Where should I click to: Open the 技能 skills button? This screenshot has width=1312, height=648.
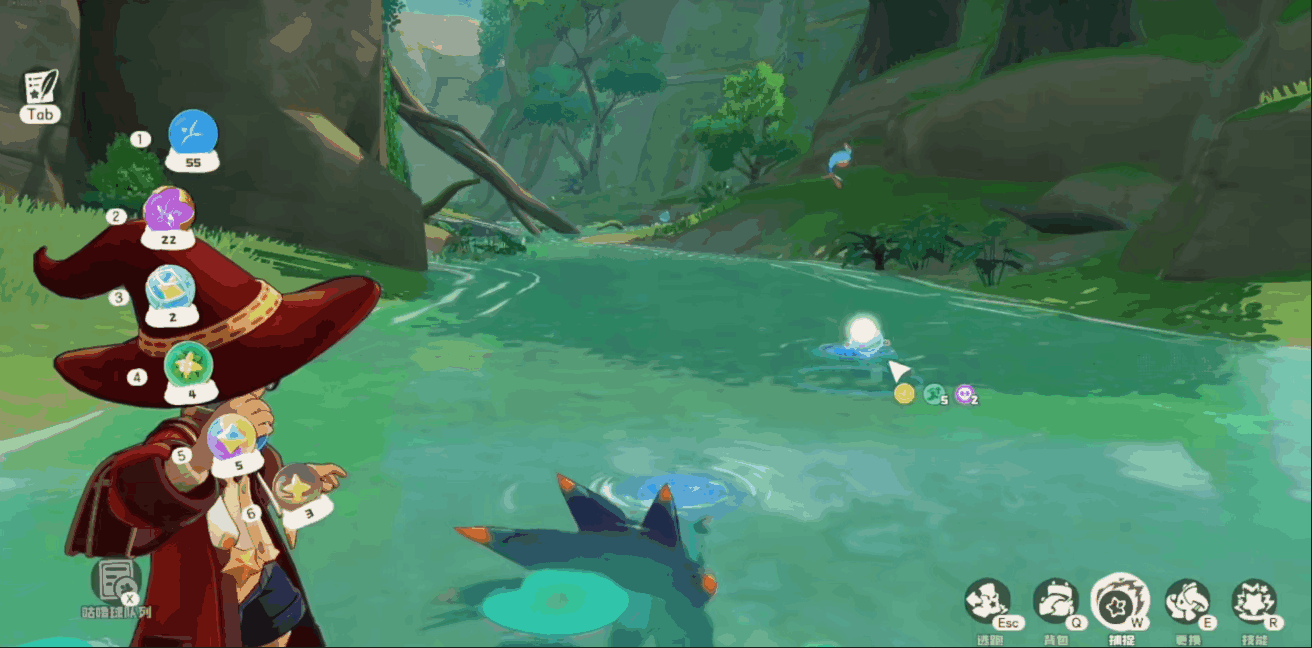tap(1253, 601)
